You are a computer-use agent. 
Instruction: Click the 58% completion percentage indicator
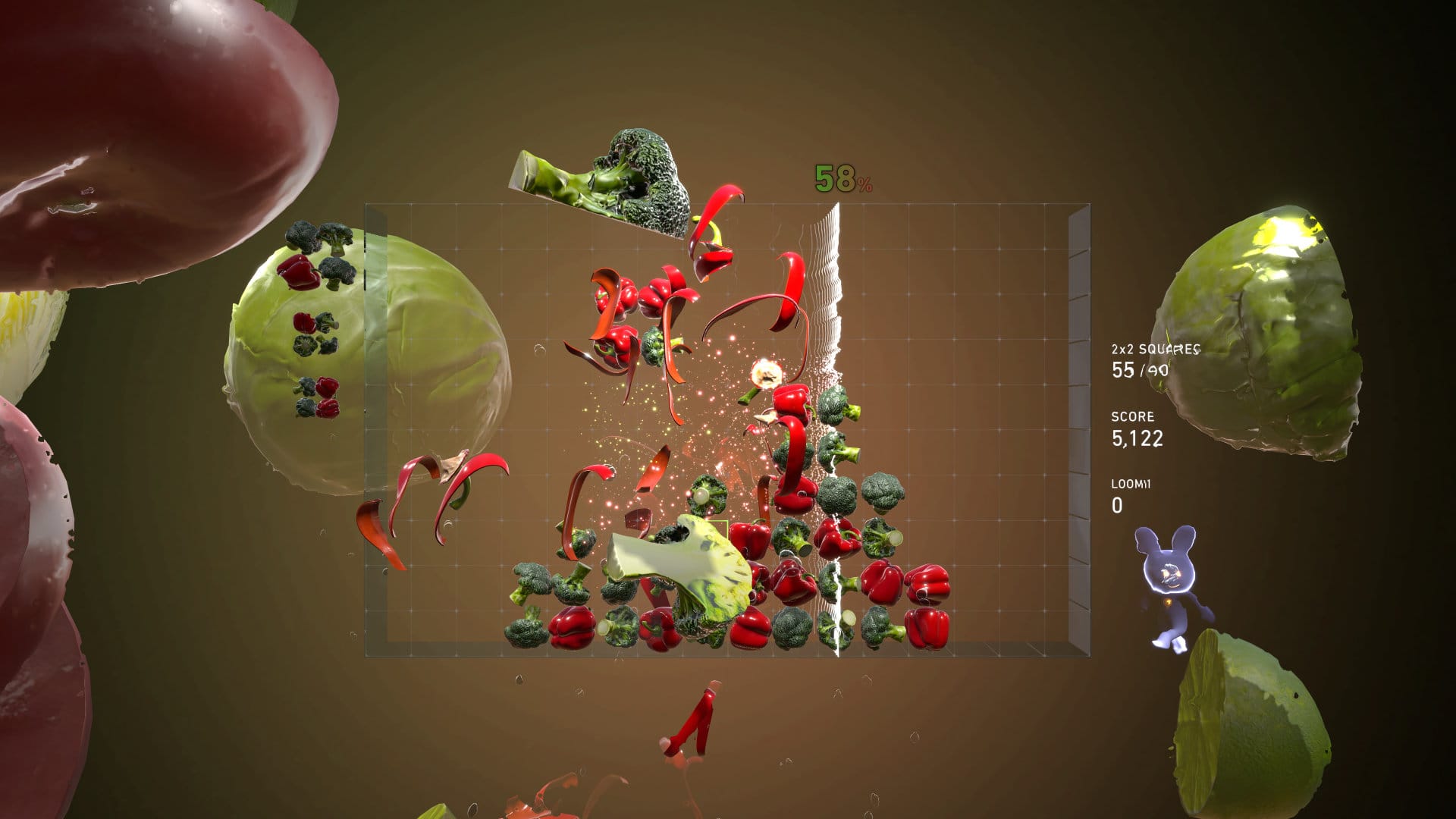[839, 180]
